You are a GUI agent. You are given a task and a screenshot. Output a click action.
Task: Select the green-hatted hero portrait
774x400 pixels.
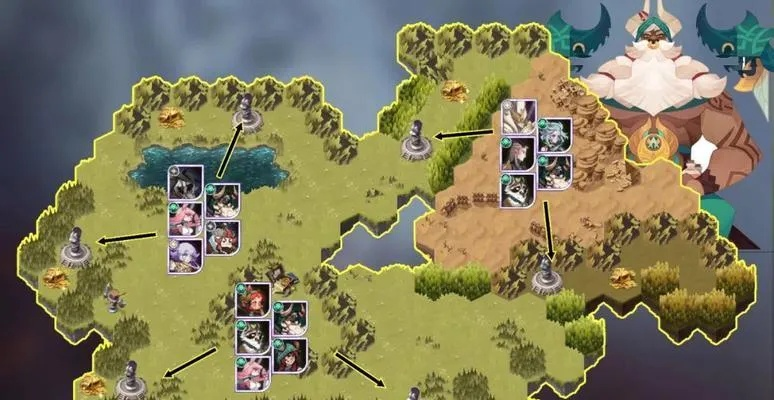pos(290,355)
